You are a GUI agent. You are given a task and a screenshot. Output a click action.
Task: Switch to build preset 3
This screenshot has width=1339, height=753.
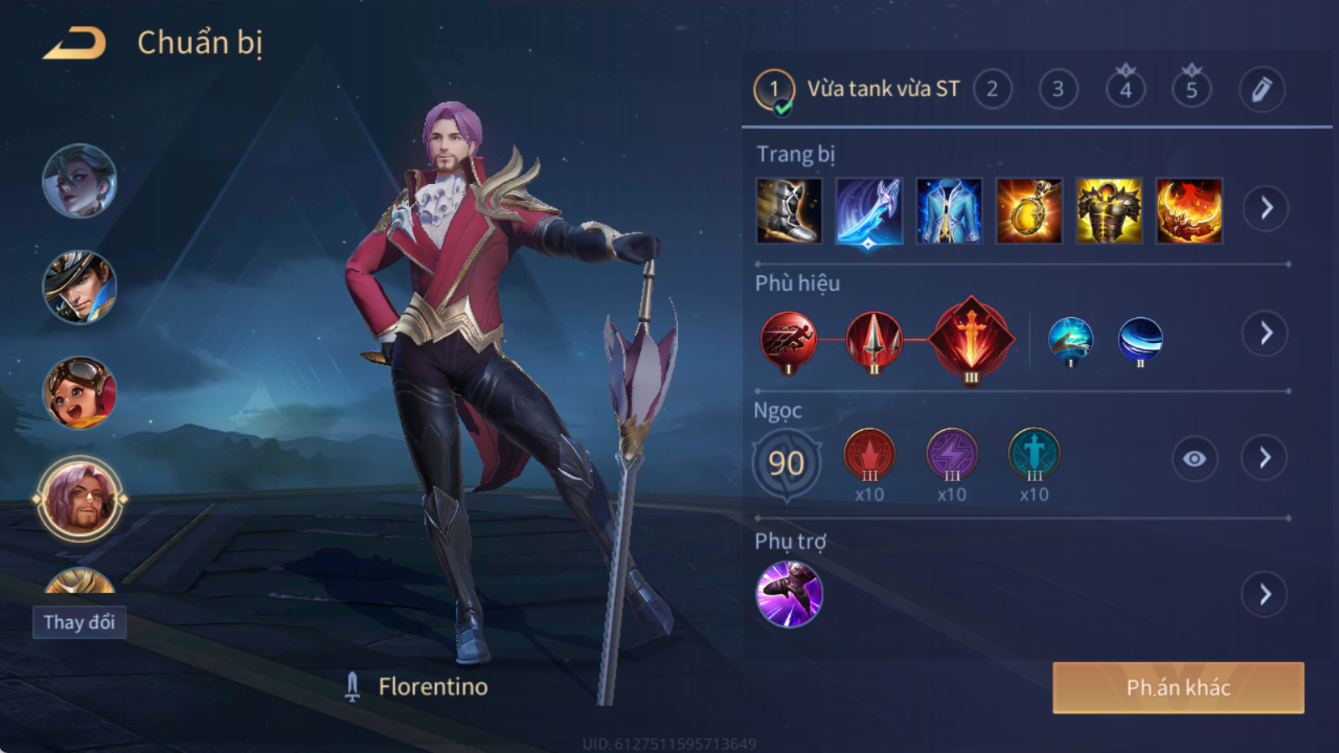(1058, 90)
